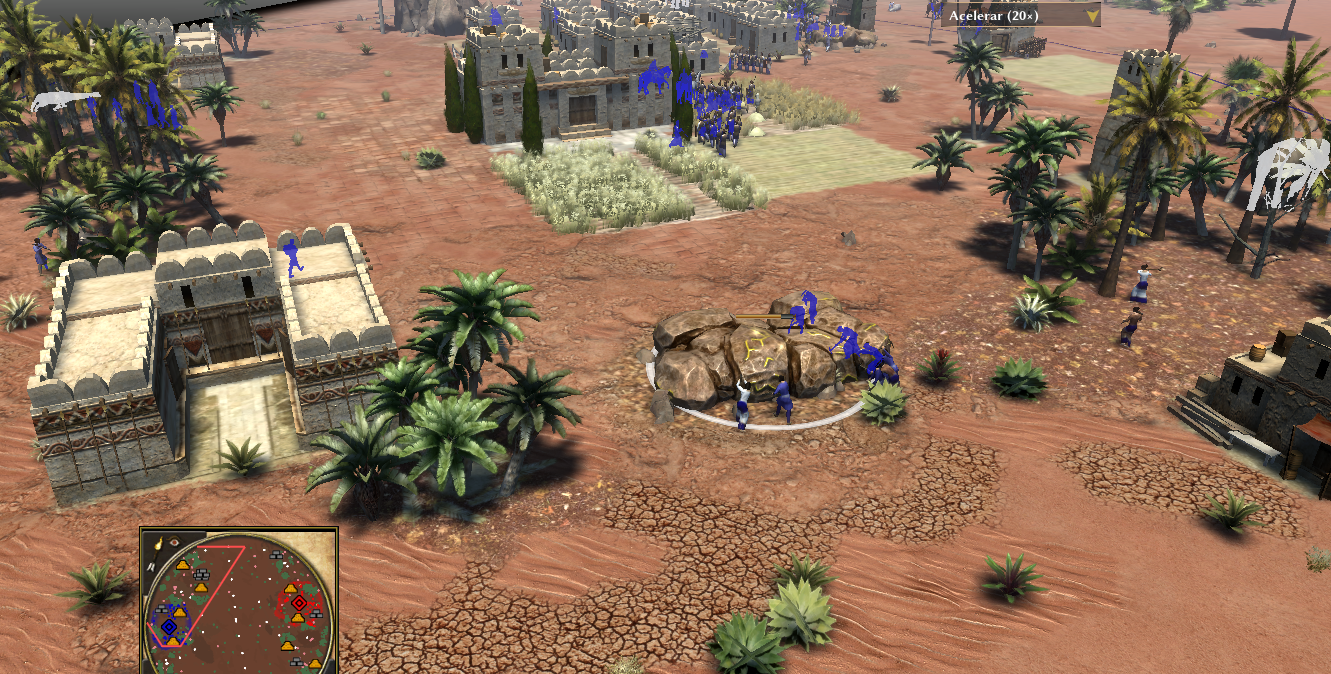Open the Acelerar (20×) speed dropdown

pos(1092,16)
